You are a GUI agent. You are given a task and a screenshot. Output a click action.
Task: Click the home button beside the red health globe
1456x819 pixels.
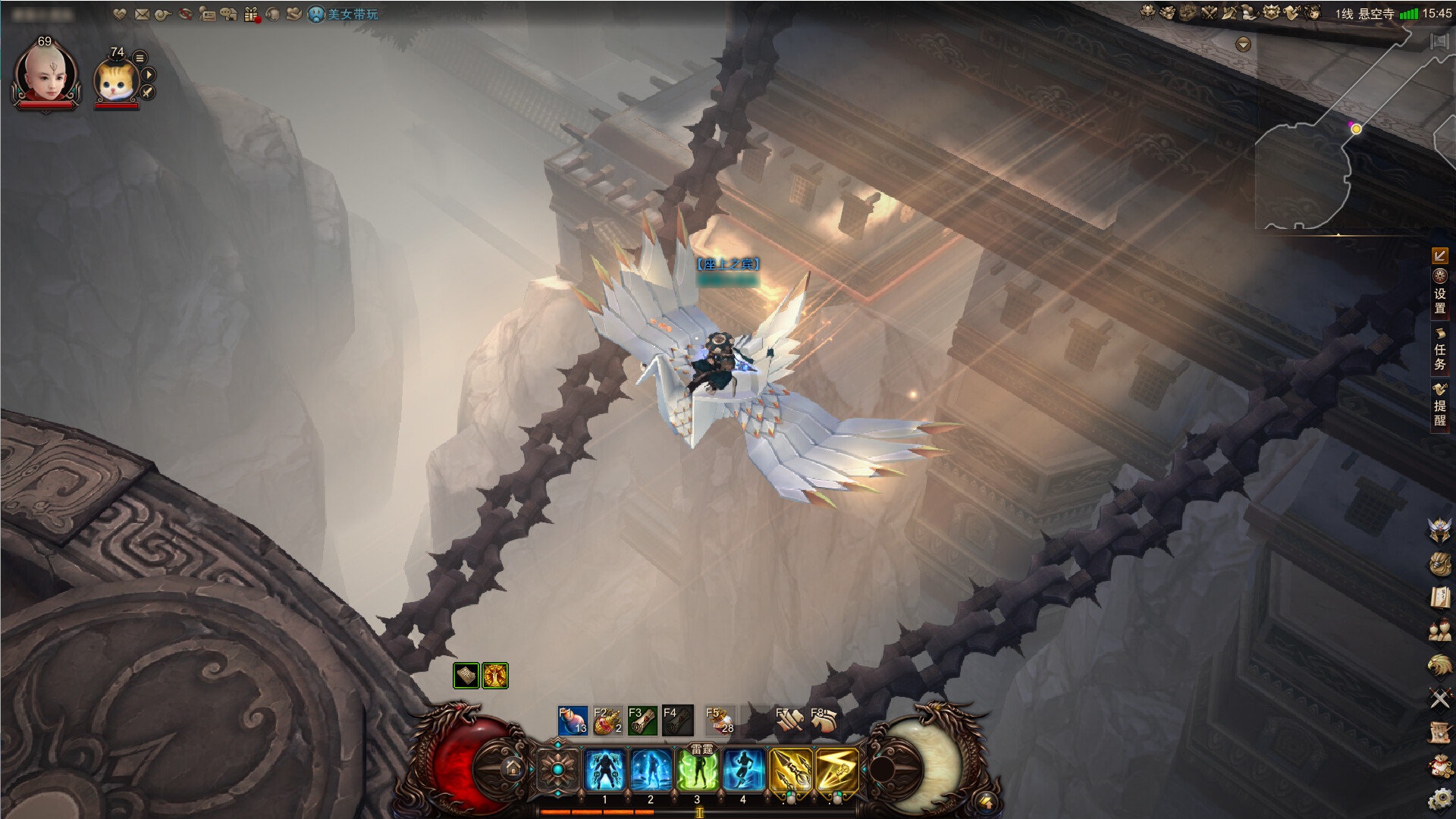(513, 767)
